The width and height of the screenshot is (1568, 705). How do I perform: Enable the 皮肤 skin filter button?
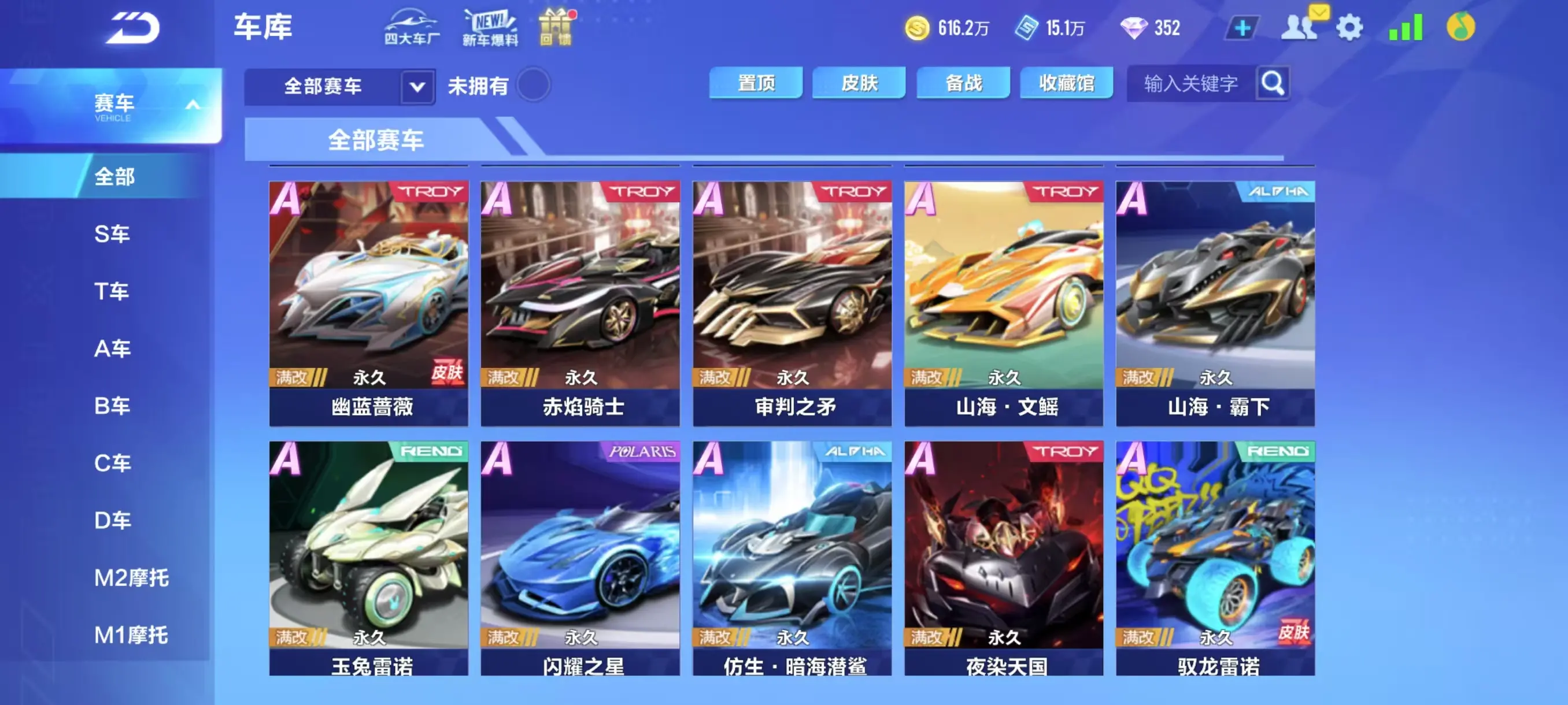pos(858,83)
